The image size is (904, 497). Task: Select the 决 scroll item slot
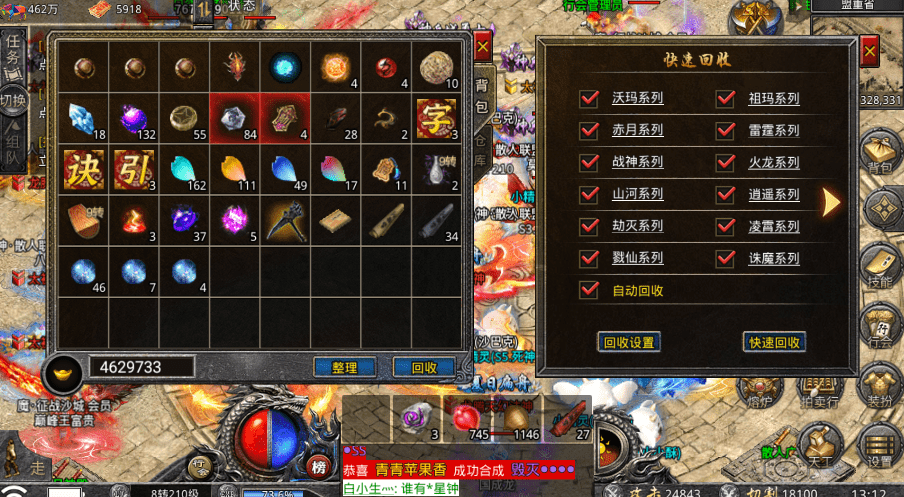pos(82,169)
